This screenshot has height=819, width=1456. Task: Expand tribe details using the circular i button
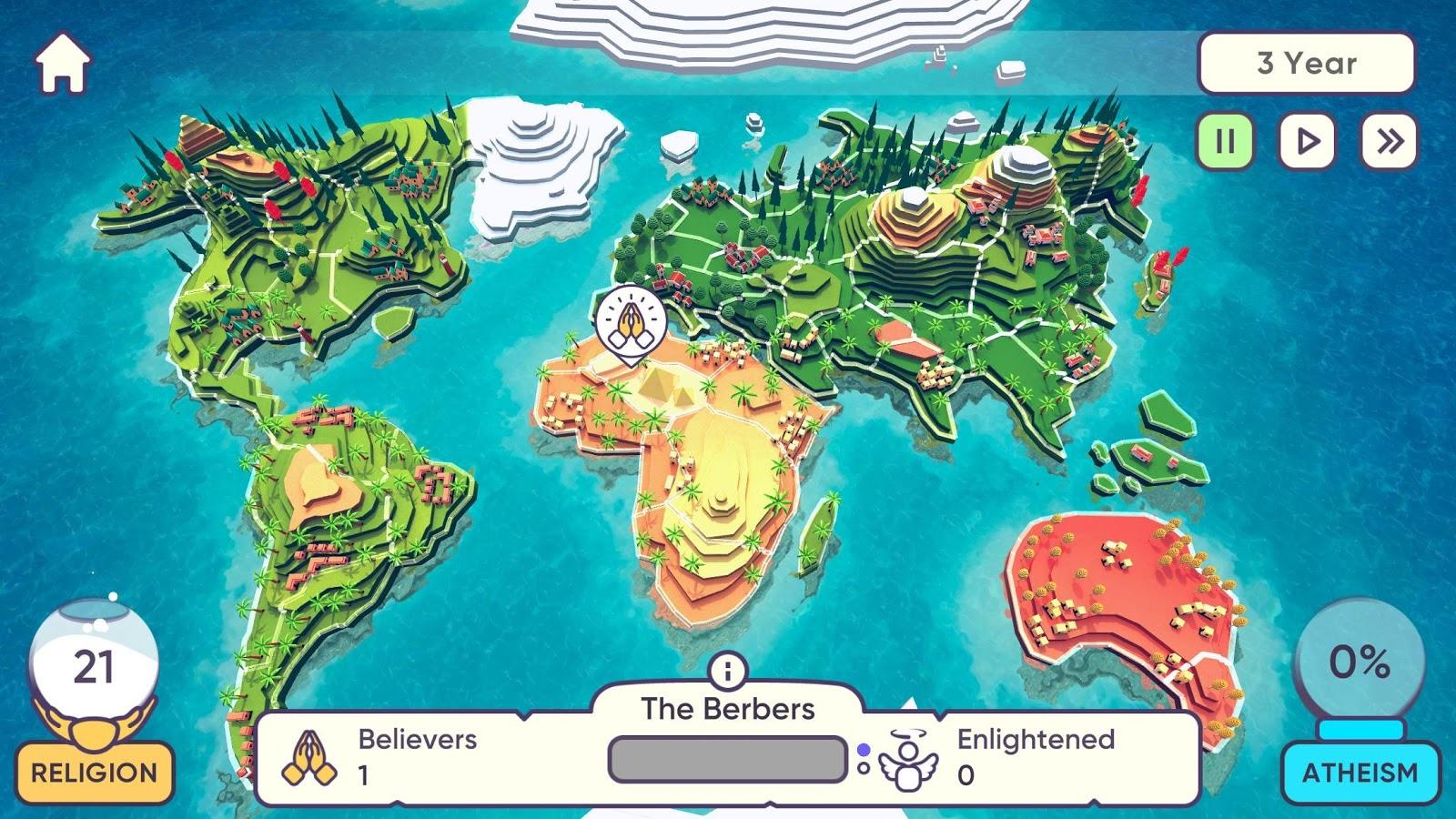(x=727, y=671)
